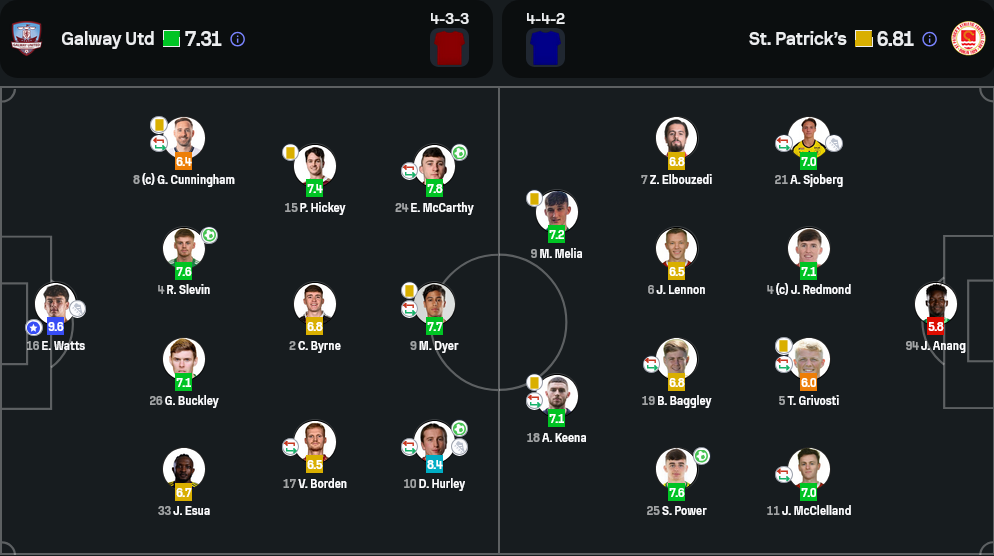This screenshot has width=994, height=556.
Task: Open Galway Utd team page
Action: (x=107, y=39)
